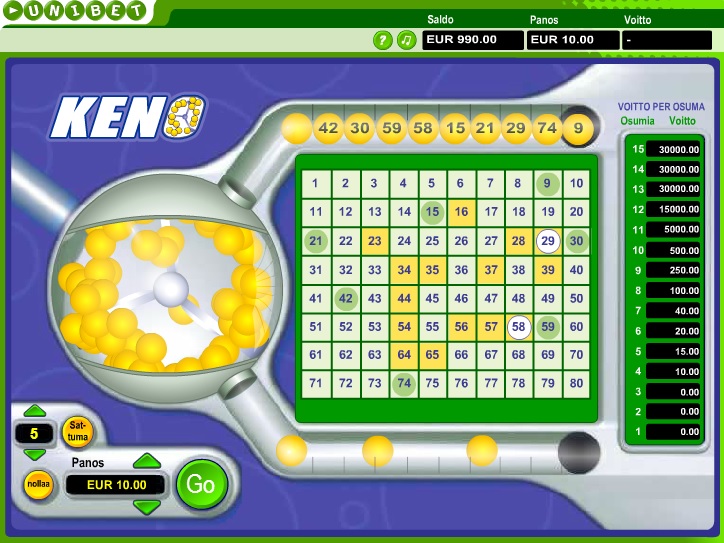Decrease the pick count below the 5
The height and width of the screenshot is (543, 724).
click(34, 455)
